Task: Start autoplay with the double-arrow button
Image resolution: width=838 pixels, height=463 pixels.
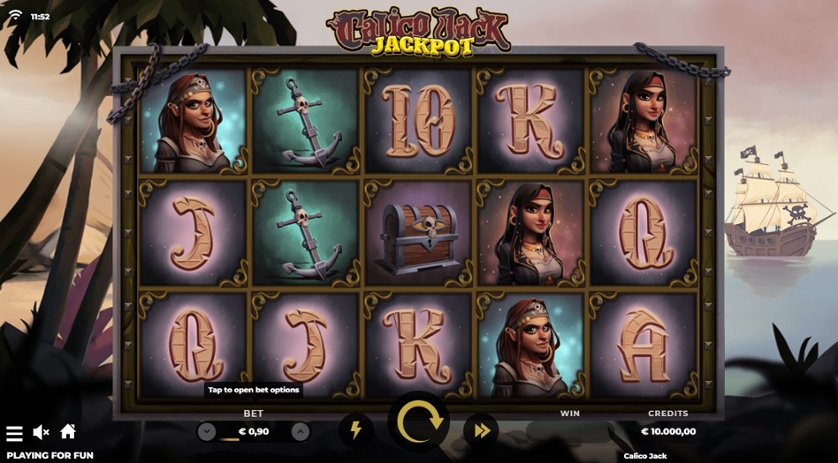Action: click(481, 431)
